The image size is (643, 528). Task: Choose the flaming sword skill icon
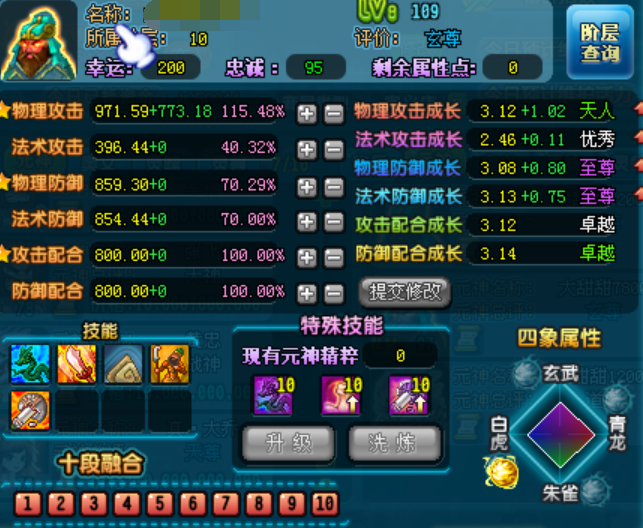[x=76, y=365]
